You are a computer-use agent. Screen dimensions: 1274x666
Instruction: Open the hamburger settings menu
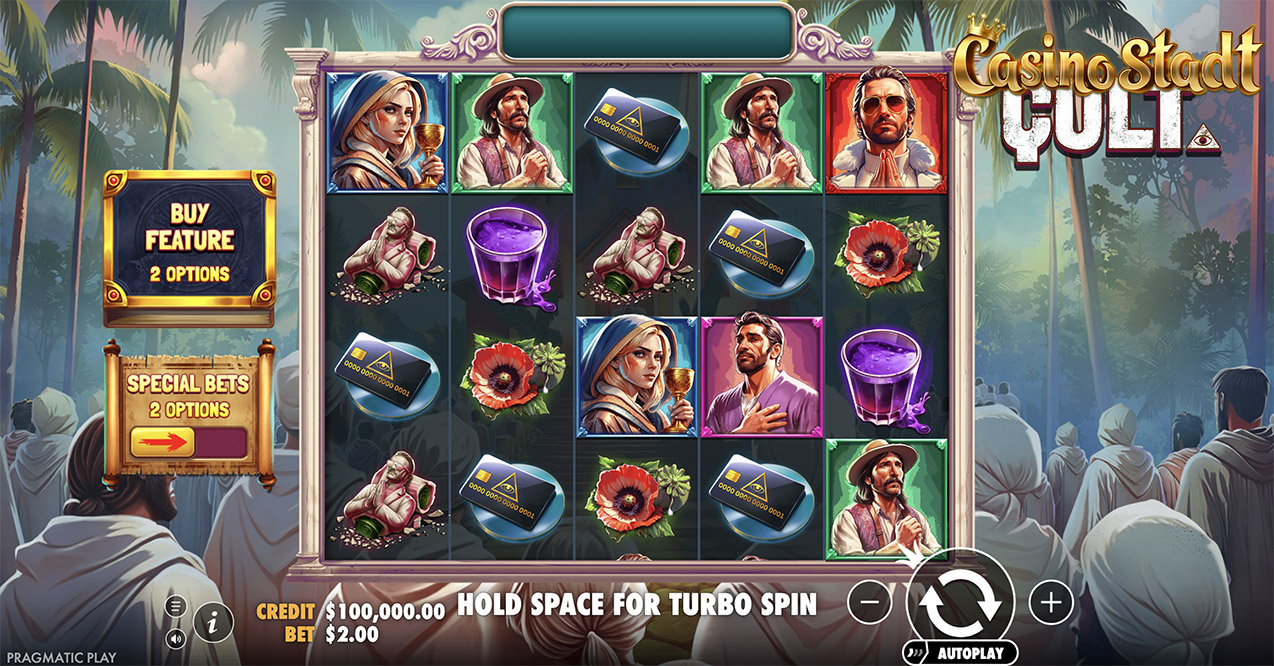pyautogui.click(x=176, y=606)
